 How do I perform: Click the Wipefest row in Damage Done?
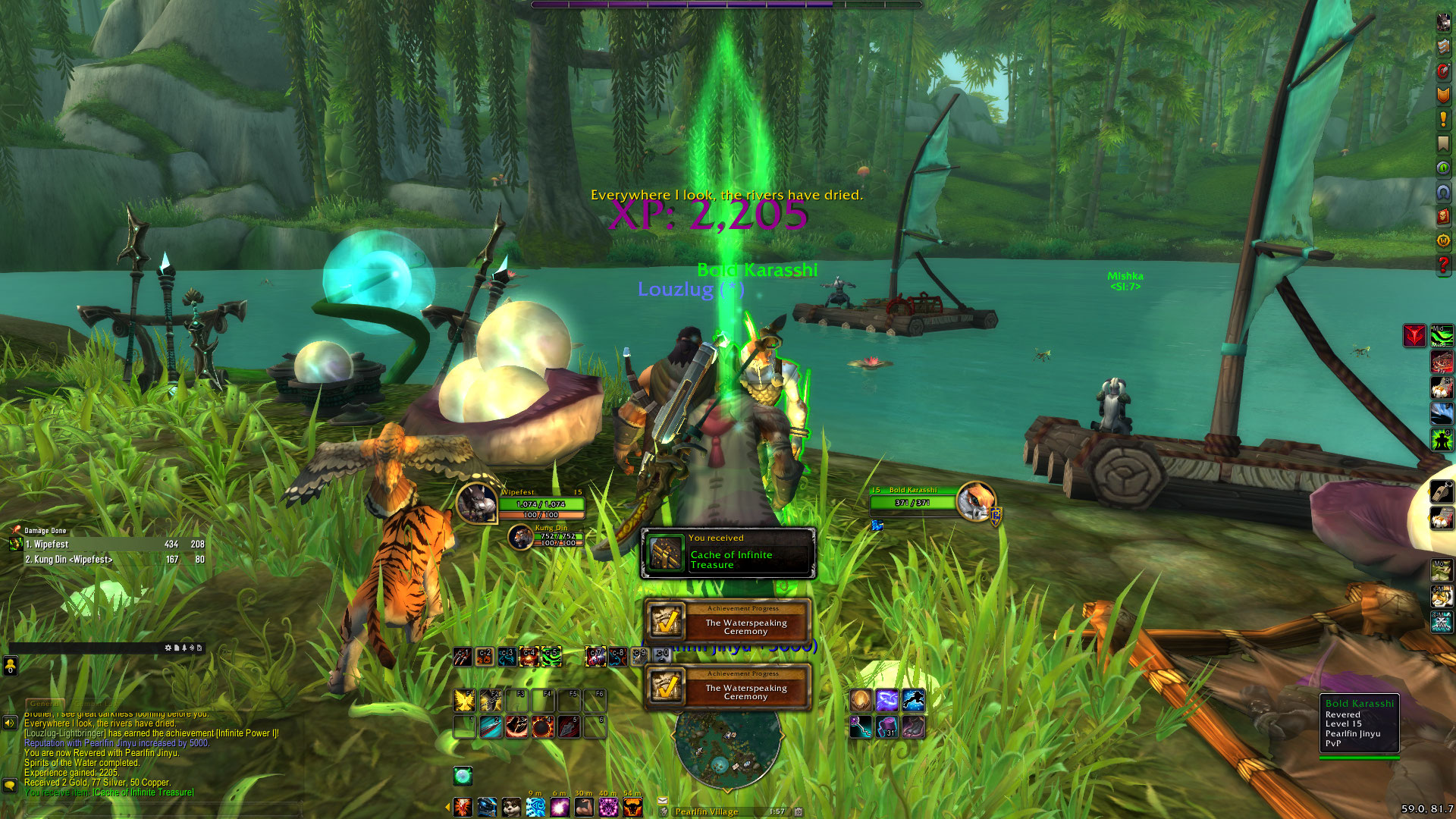pos(106,544)
